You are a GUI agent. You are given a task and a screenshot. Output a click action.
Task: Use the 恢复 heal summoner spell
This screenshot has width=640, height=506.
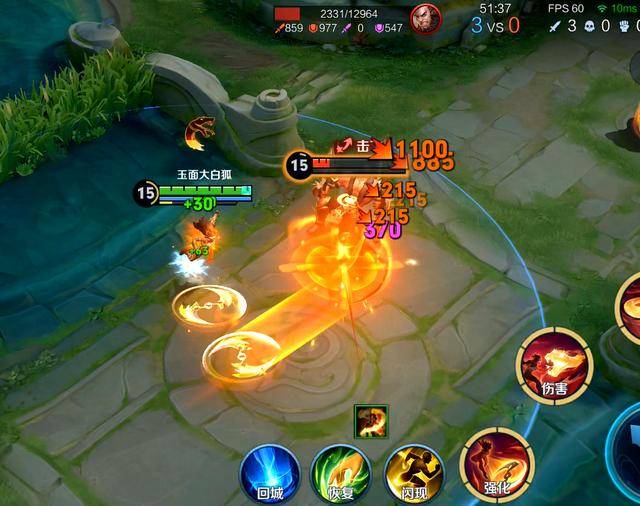pos(340,472)
